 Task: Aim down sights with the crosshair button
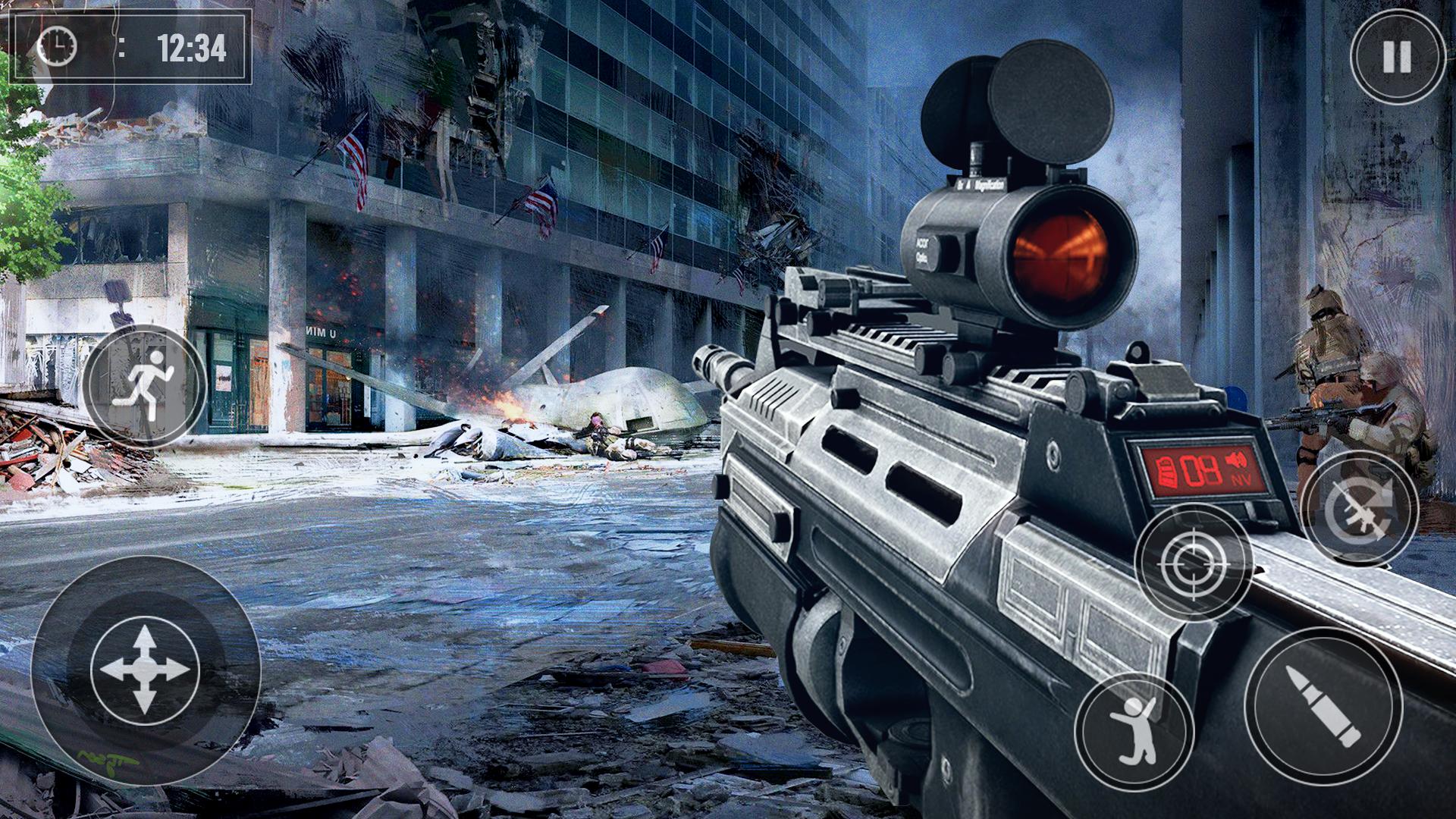pyautogui.click(x=1193, y=562)
